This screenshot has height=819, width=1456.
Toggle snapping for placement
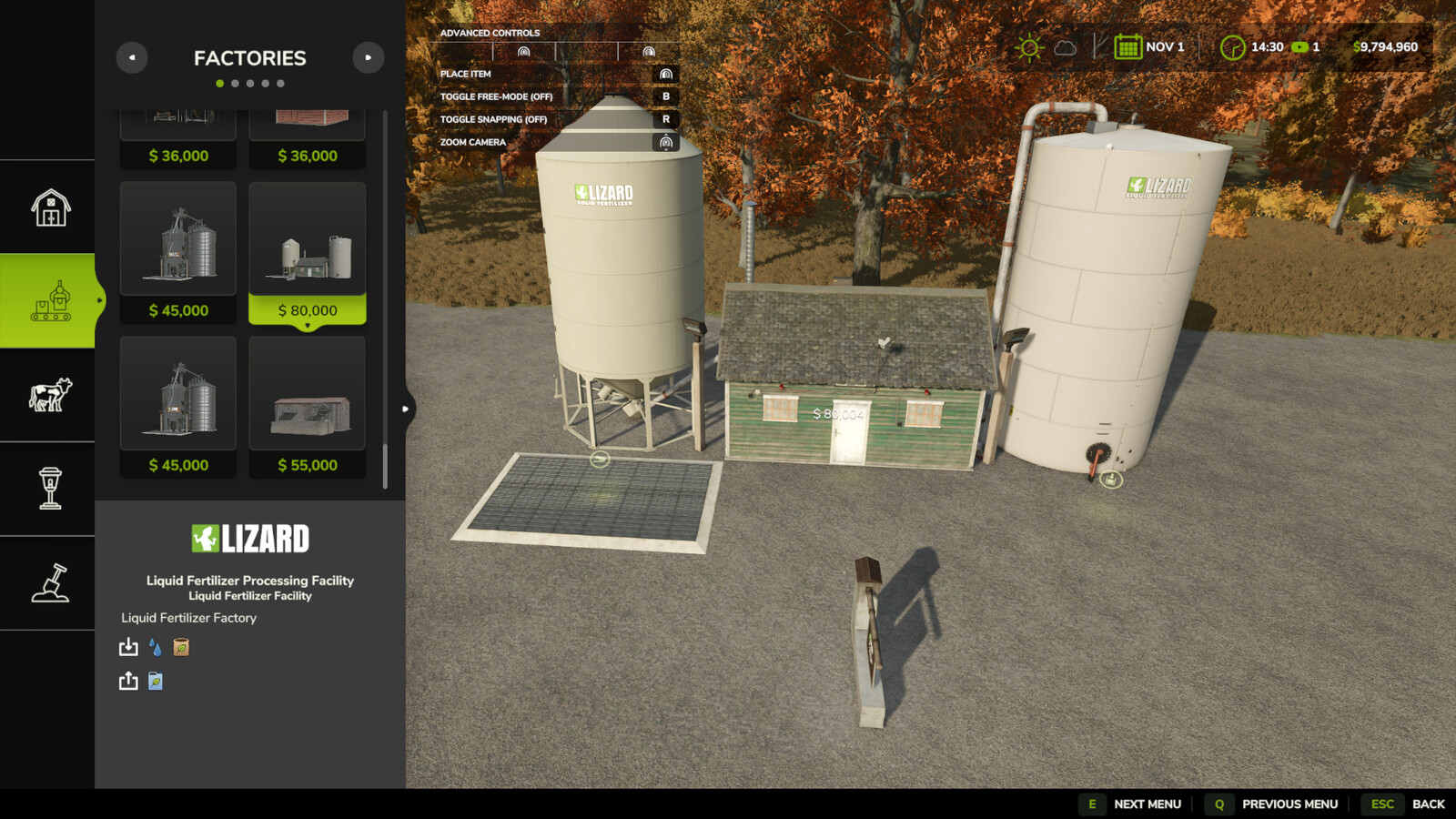coord(668,119)
